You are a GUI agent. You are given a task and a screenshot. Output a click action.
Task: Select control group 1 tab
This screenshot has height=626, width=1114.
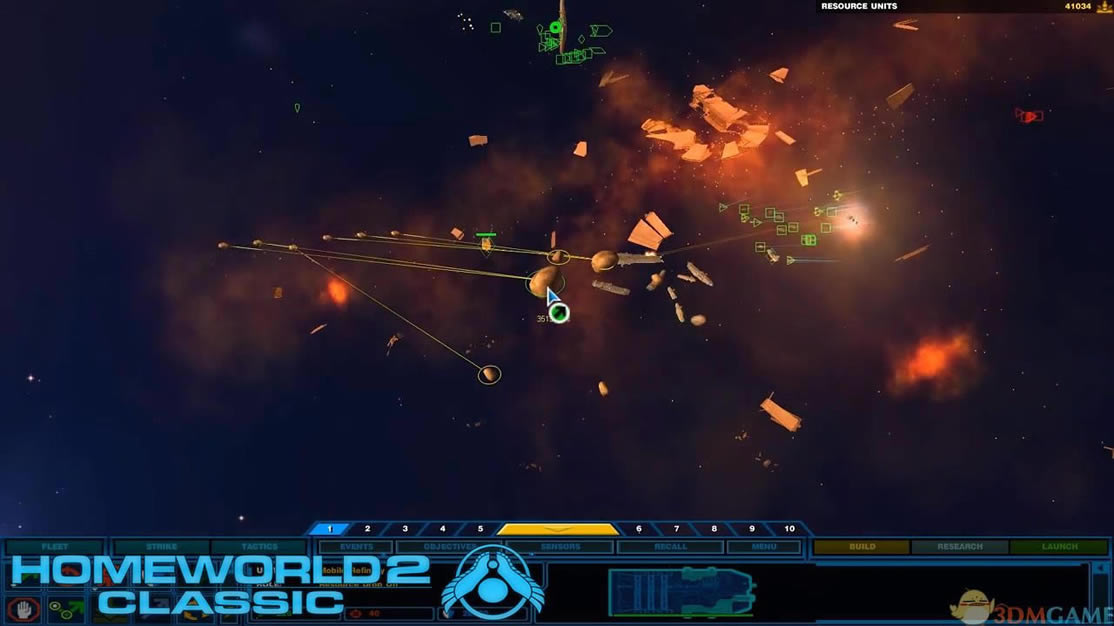coord(329,529)
